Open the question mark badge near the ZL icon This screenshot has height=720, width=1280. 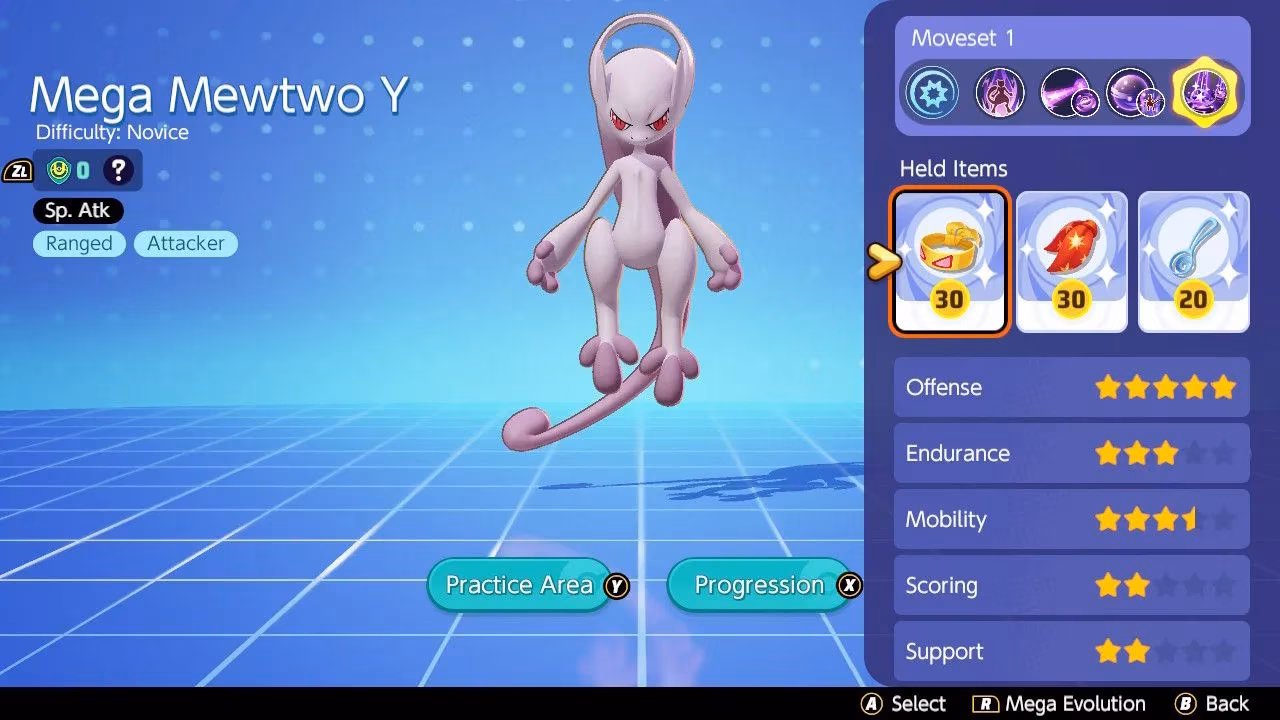pos(118,170)
